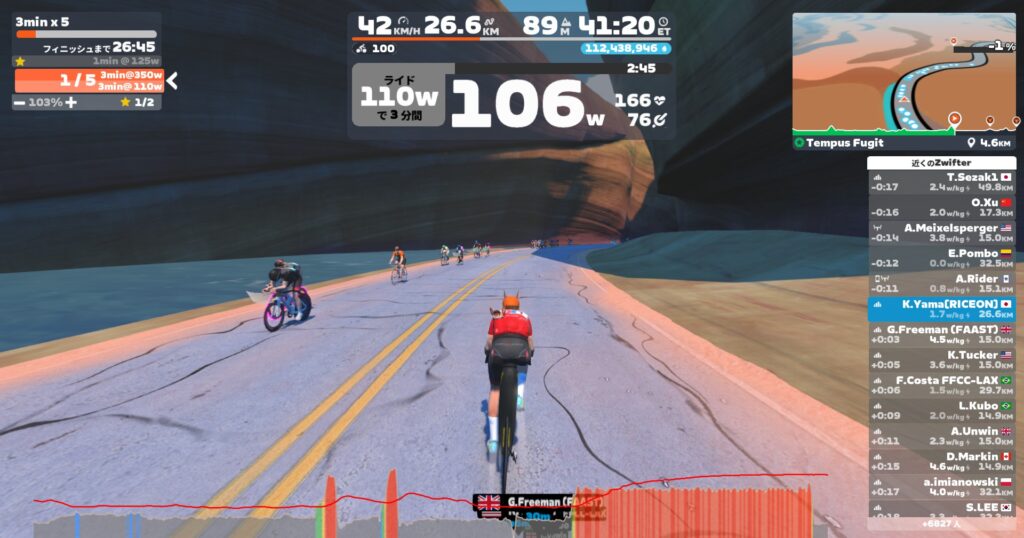The width and height of the screenshot is (1024, 538).
Task: Show the +6827 more riders count
Action: coord(941,523)
